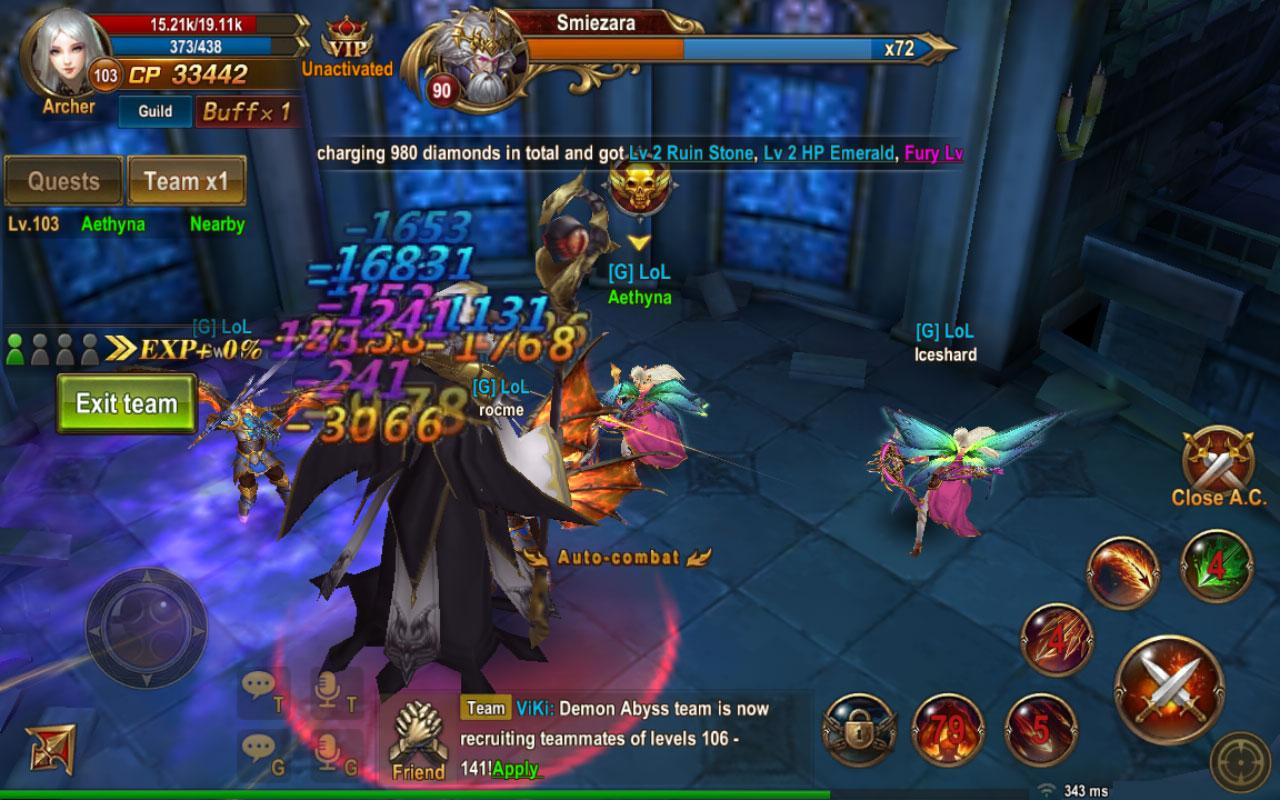The image size is (1280, 800).
Task: Tap the locked skill slot
Action: pos(858,729)
